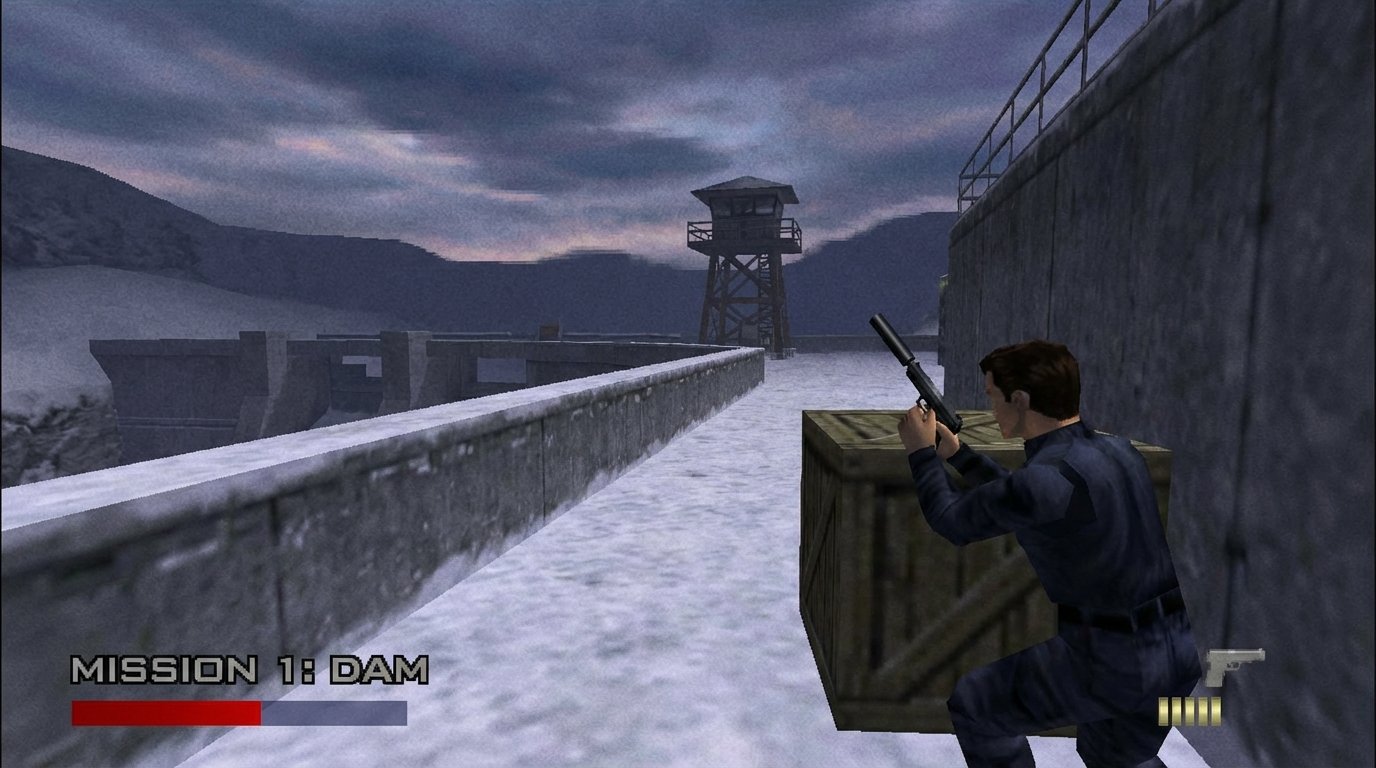Select the MISSION 1: DAM title text
The height and width of the screenshot is (768, 1376).
[250, 669]
